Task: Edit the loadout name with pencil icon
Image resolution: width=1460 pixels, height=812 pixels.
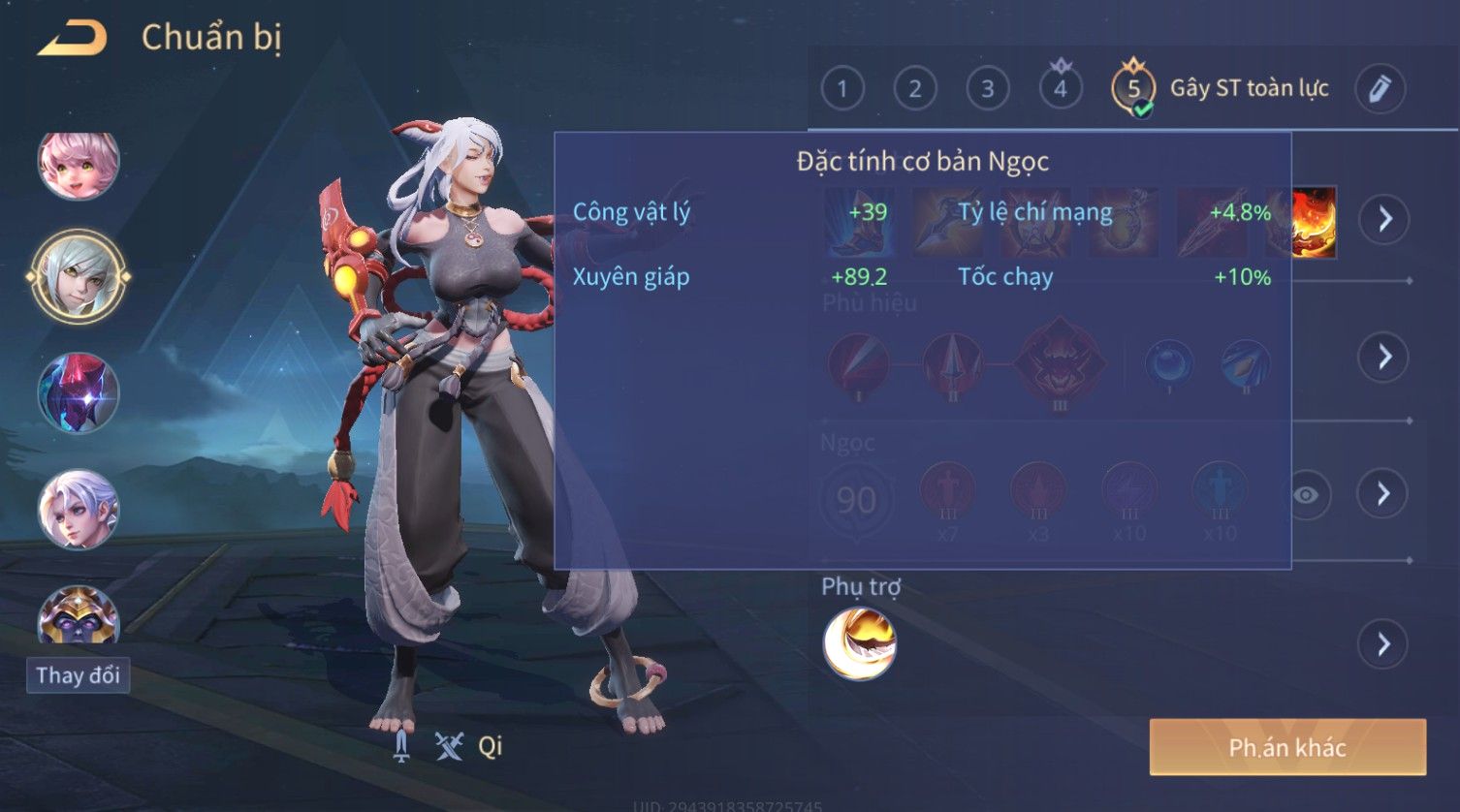Action: point(1380,89)
